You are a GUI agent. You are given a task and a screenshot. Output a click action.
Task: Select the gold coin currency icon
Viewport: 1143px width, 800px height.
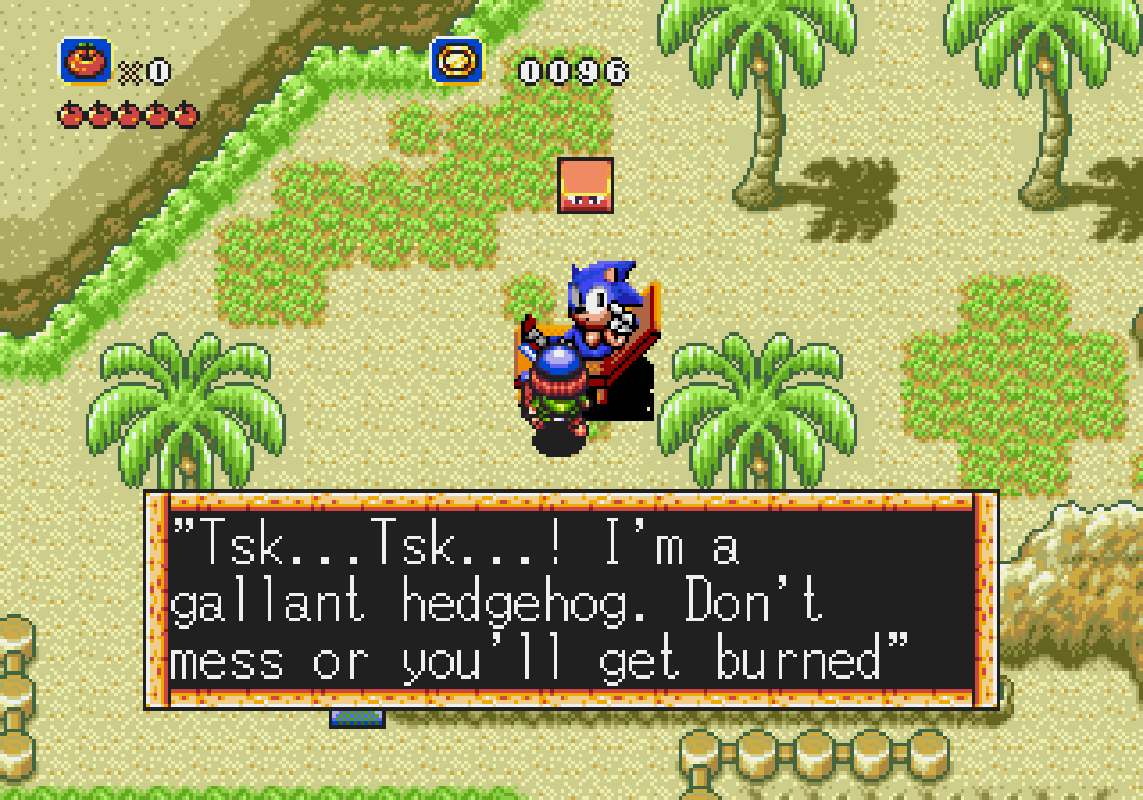457,62
